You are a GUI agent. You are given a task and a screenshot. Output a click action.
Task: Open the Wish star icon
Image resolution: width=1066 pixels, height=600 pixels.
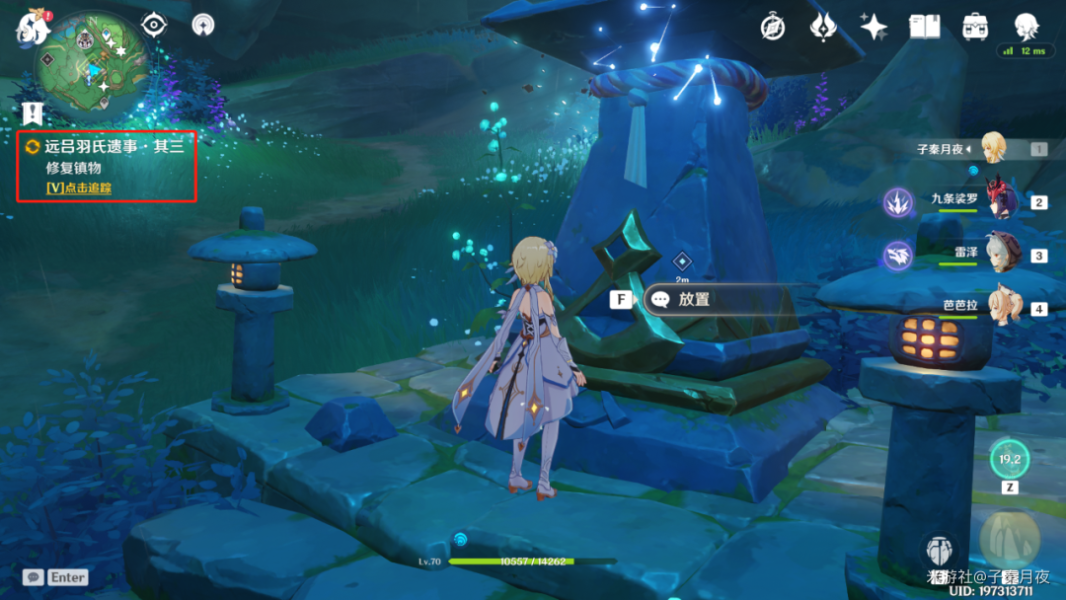click(x=874, y=27)
